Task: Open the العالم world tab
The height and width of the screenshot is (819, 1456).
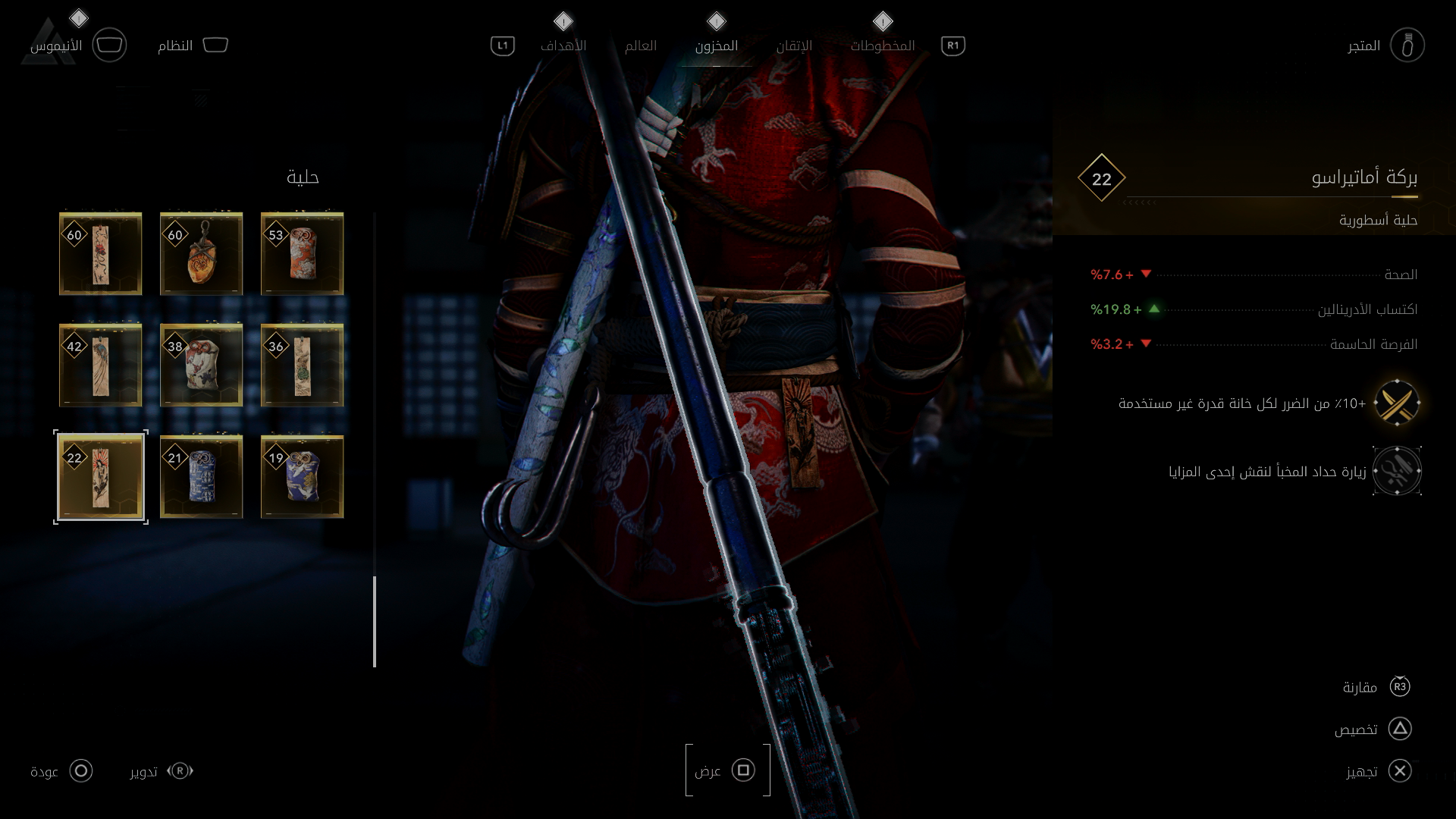Action: pyautogui.click(x=640, y=45)
